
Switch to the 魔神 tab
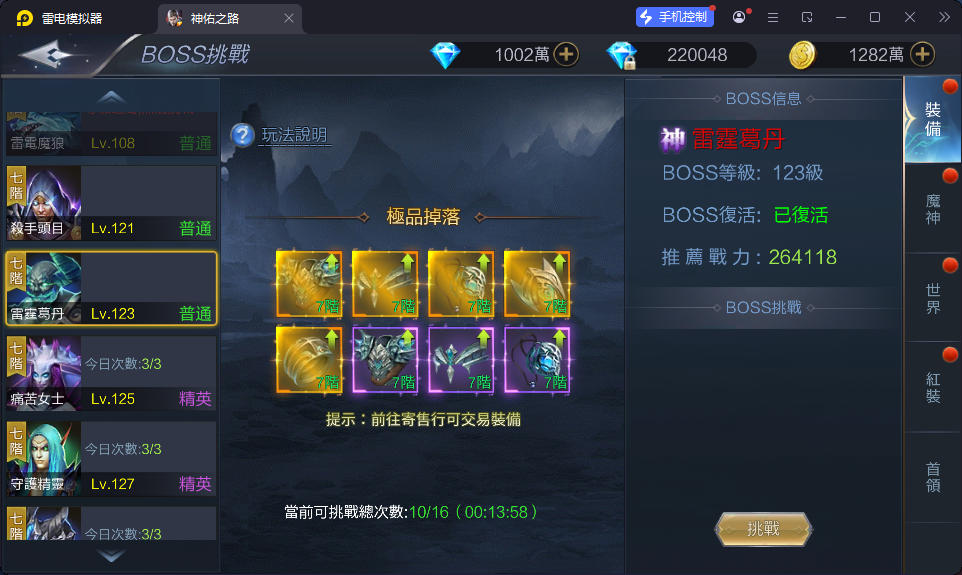click(933, 209)
